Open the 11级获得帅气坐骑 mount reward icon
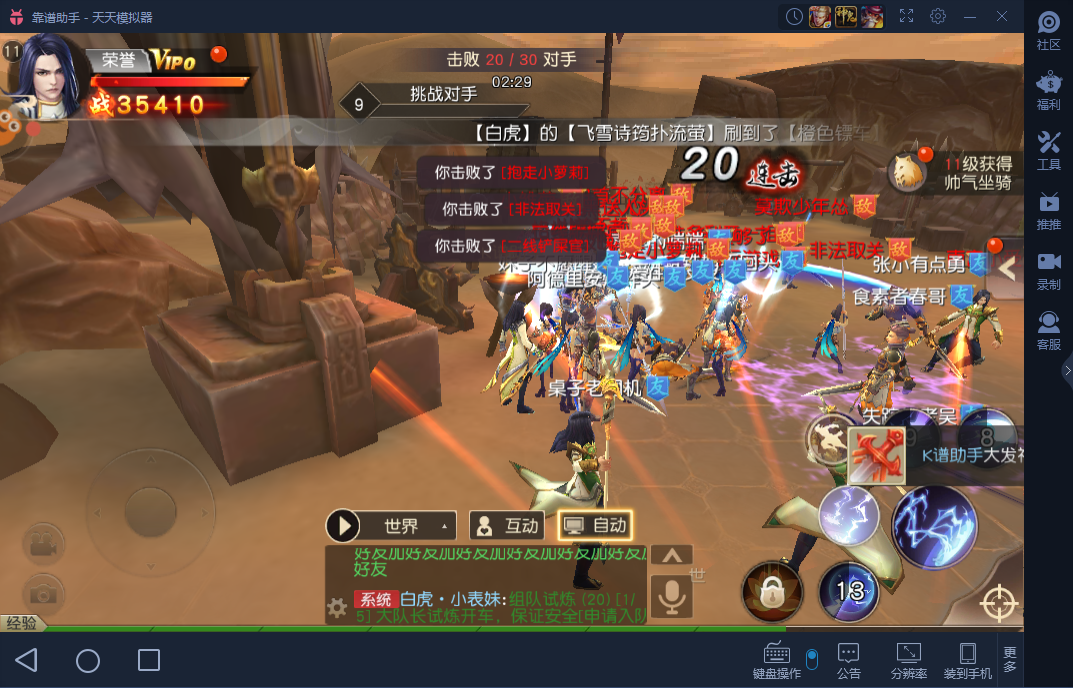1073x688 pixels. click(909, 171)
